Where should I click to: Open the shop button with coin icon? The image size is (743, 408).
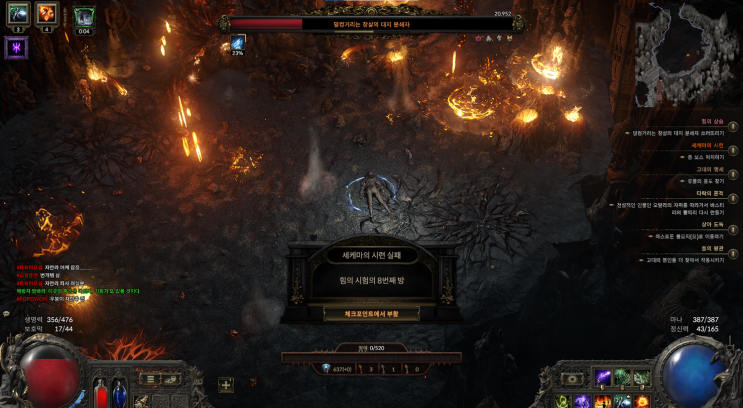(172, 379)
